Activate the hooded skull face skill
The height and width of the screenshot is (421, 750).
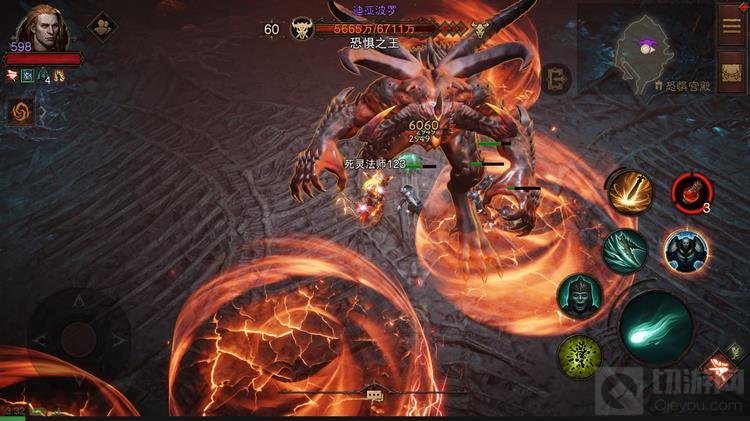579,296
